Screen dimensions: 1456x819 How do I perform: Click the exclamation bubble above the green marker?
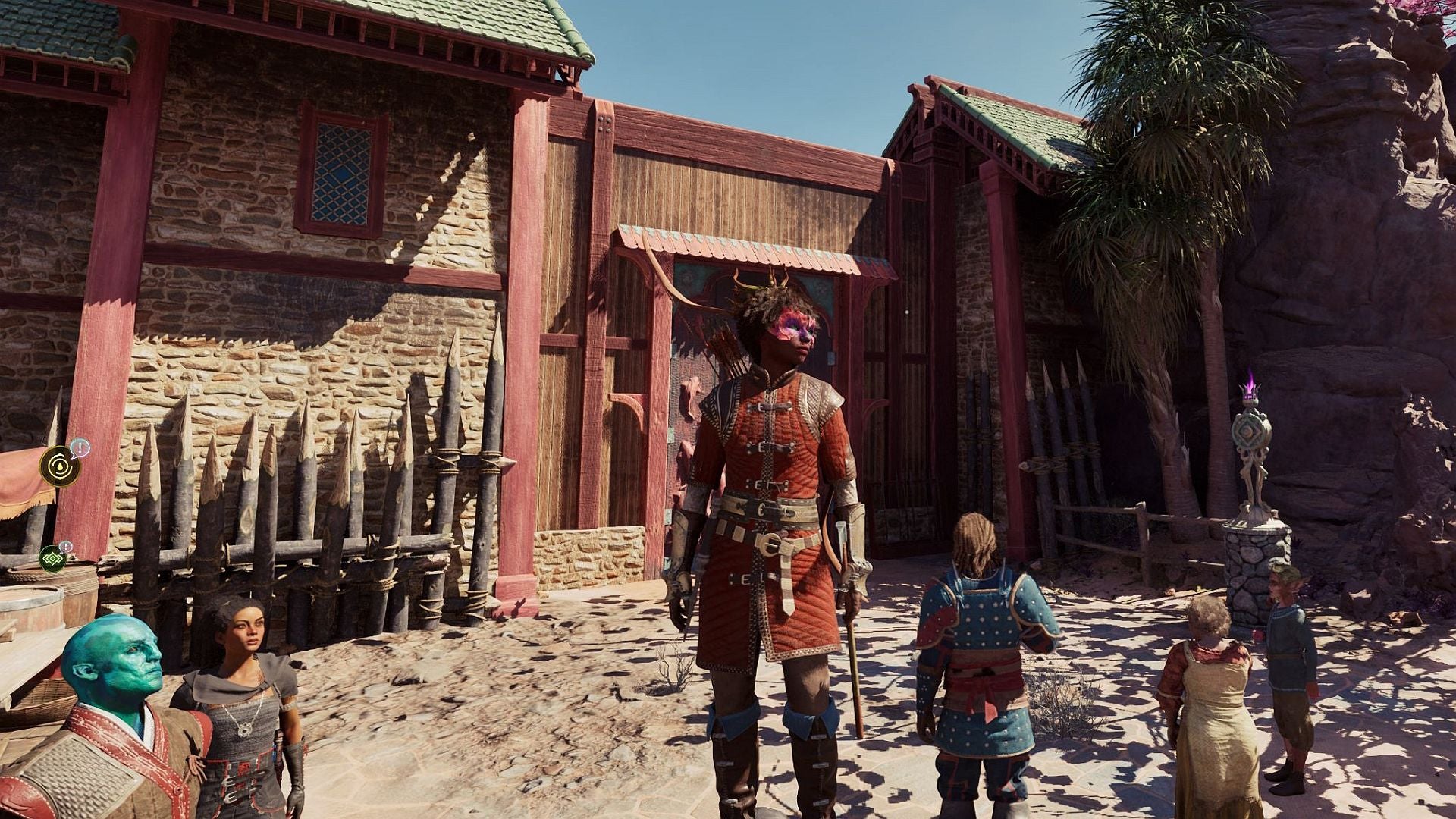pos(66,546)
